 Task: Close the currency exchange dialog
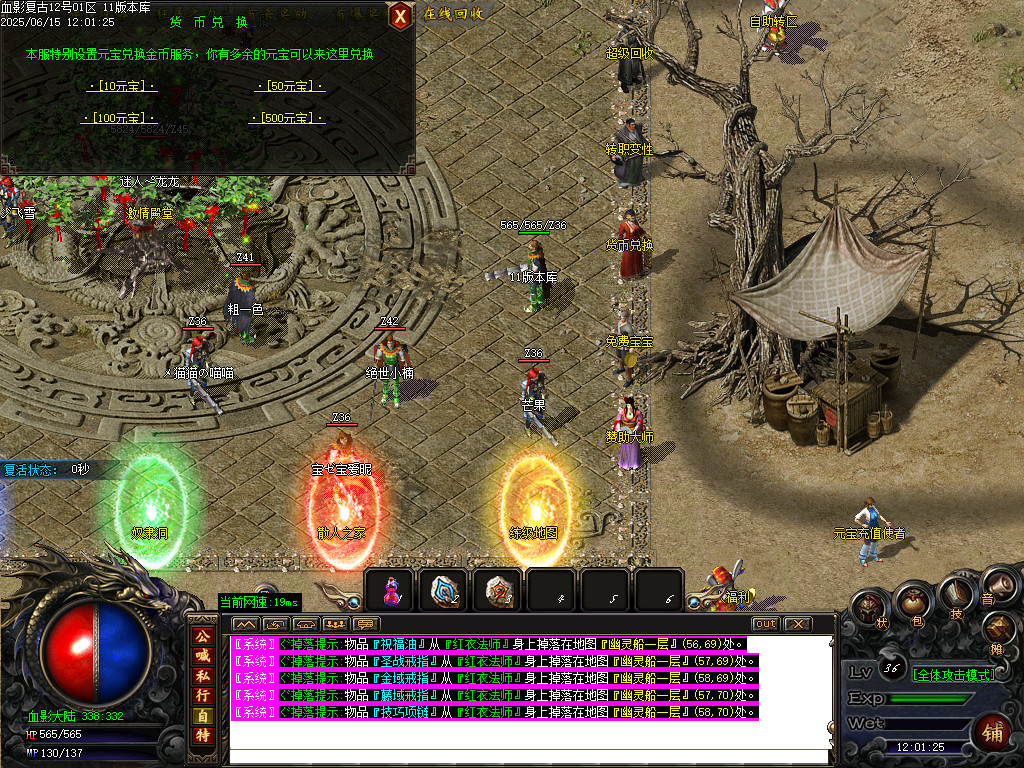[x=400, y=15]
